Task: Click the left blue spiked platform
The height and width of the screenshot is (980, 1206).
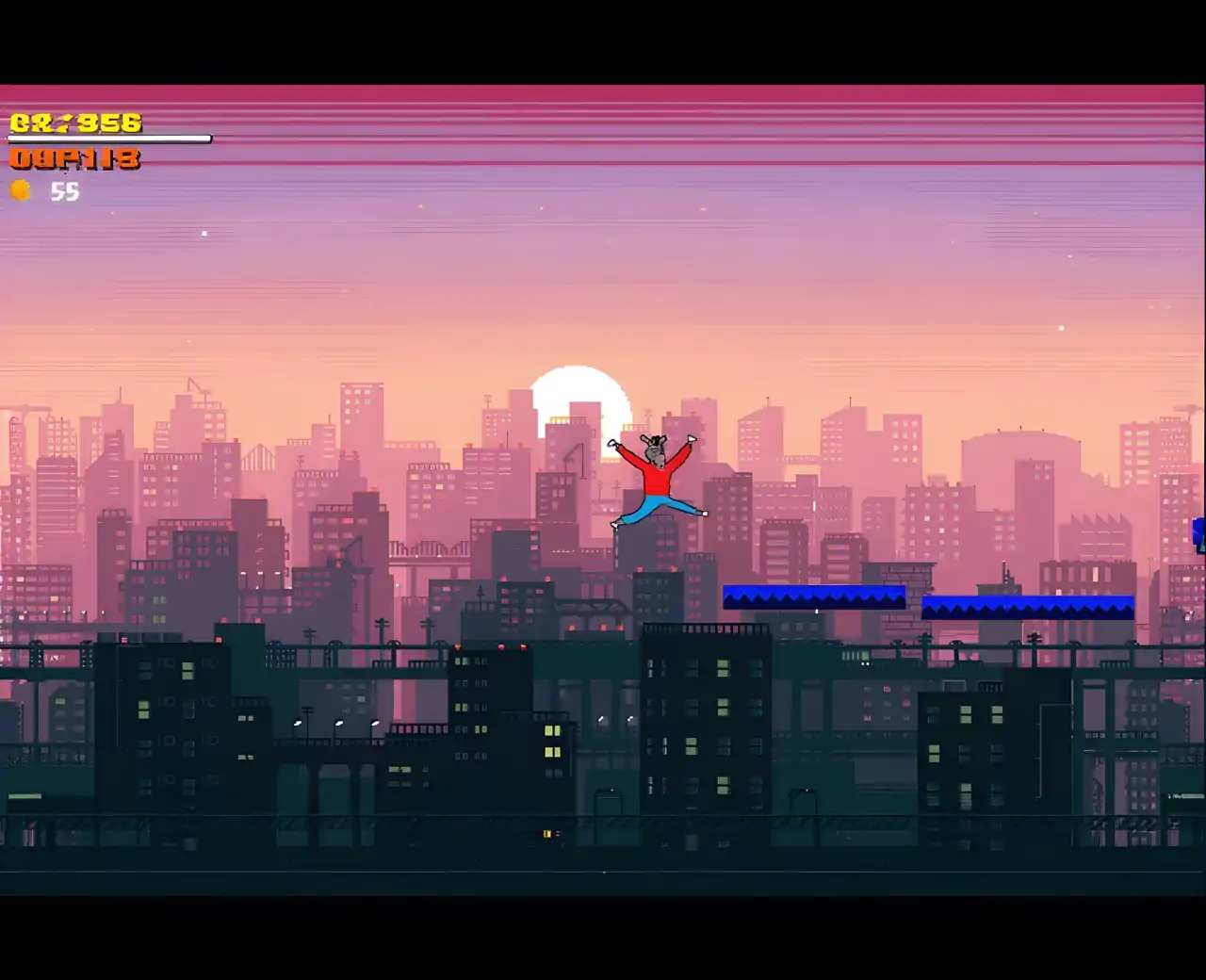Action: click(814, 595)
